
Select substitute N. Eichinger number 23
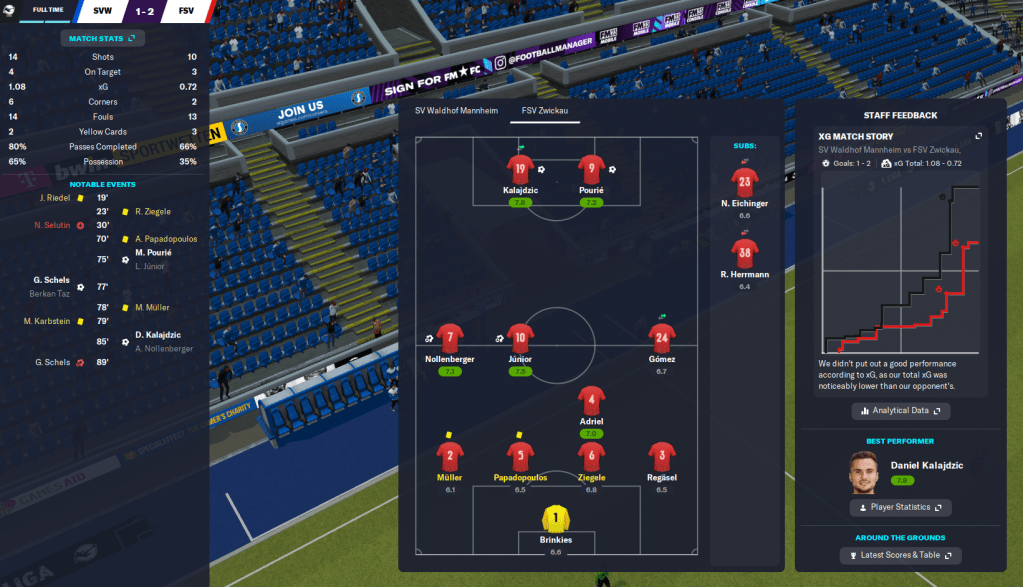[x=744, y=183]
